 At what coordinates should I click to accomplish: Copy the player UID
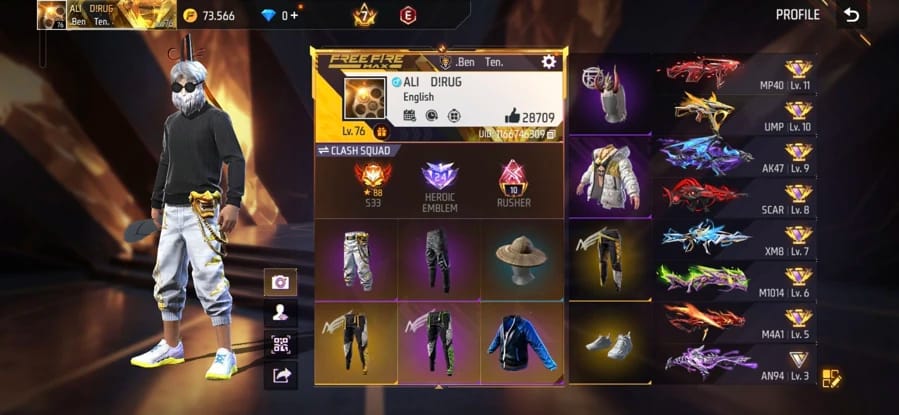[x=552, y=134]
